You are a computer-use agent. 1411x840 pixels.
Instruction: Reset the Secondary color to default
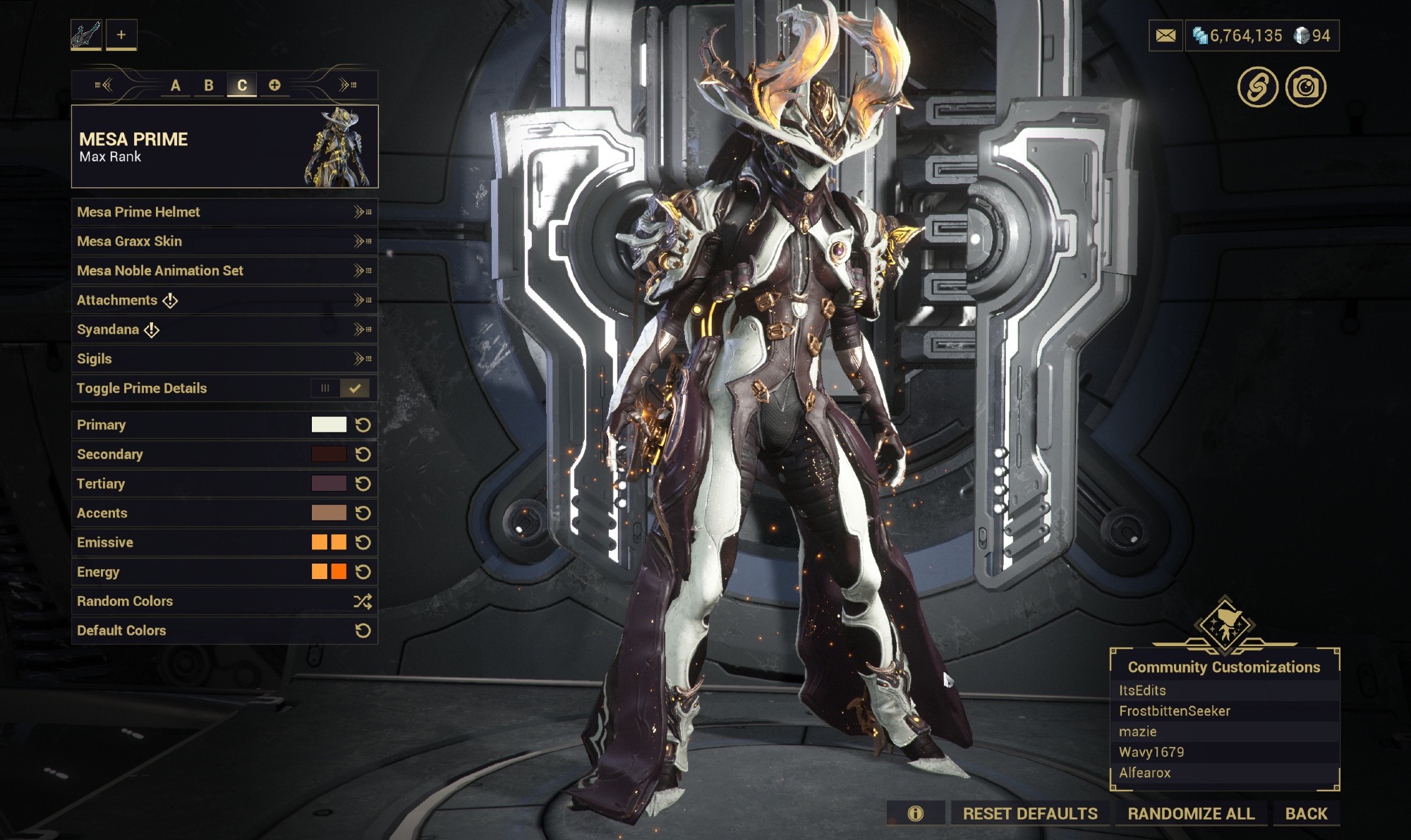tap(363, 455)
